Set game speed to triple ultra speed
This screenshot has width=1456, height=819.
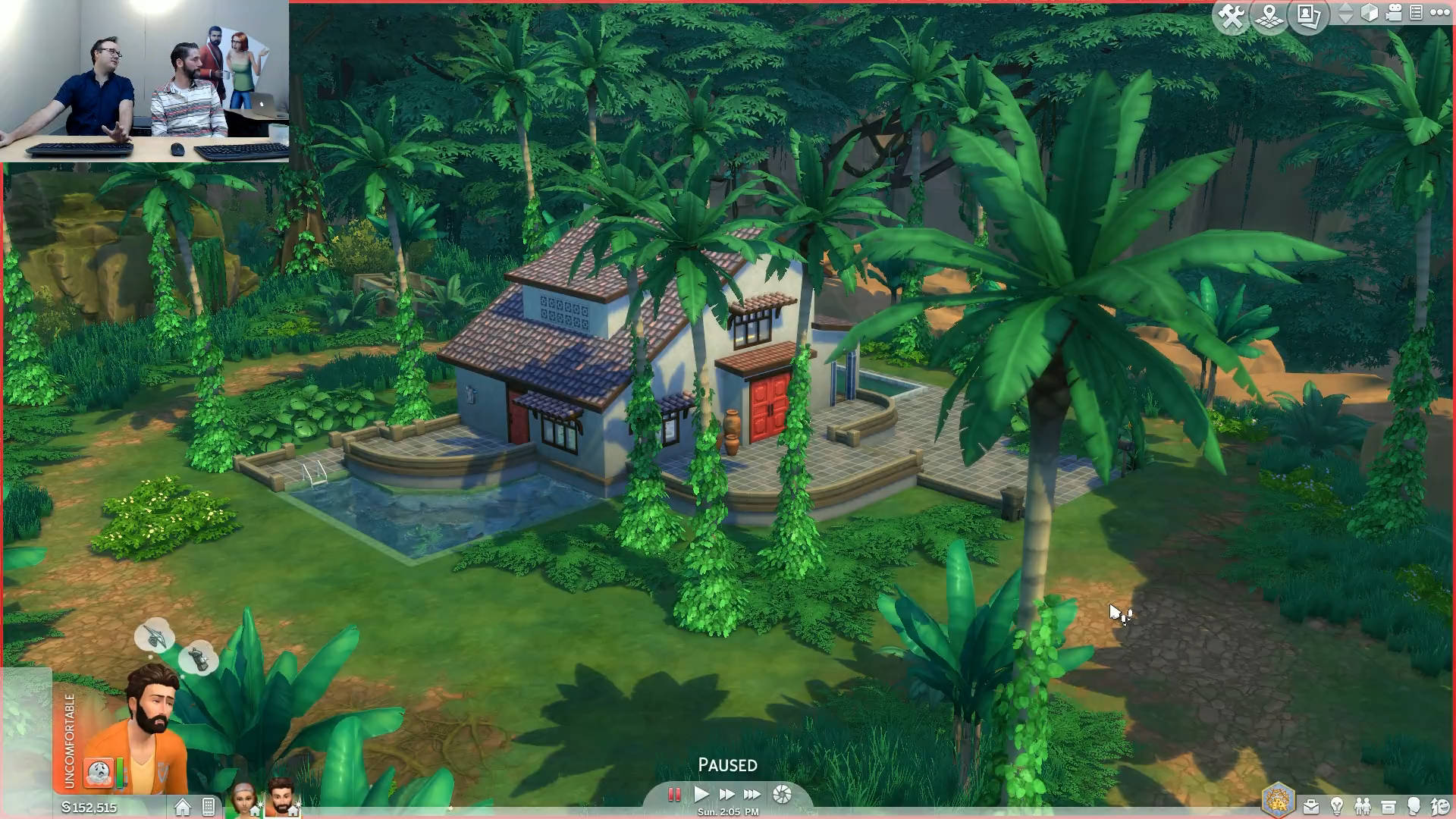coord(752,795)
